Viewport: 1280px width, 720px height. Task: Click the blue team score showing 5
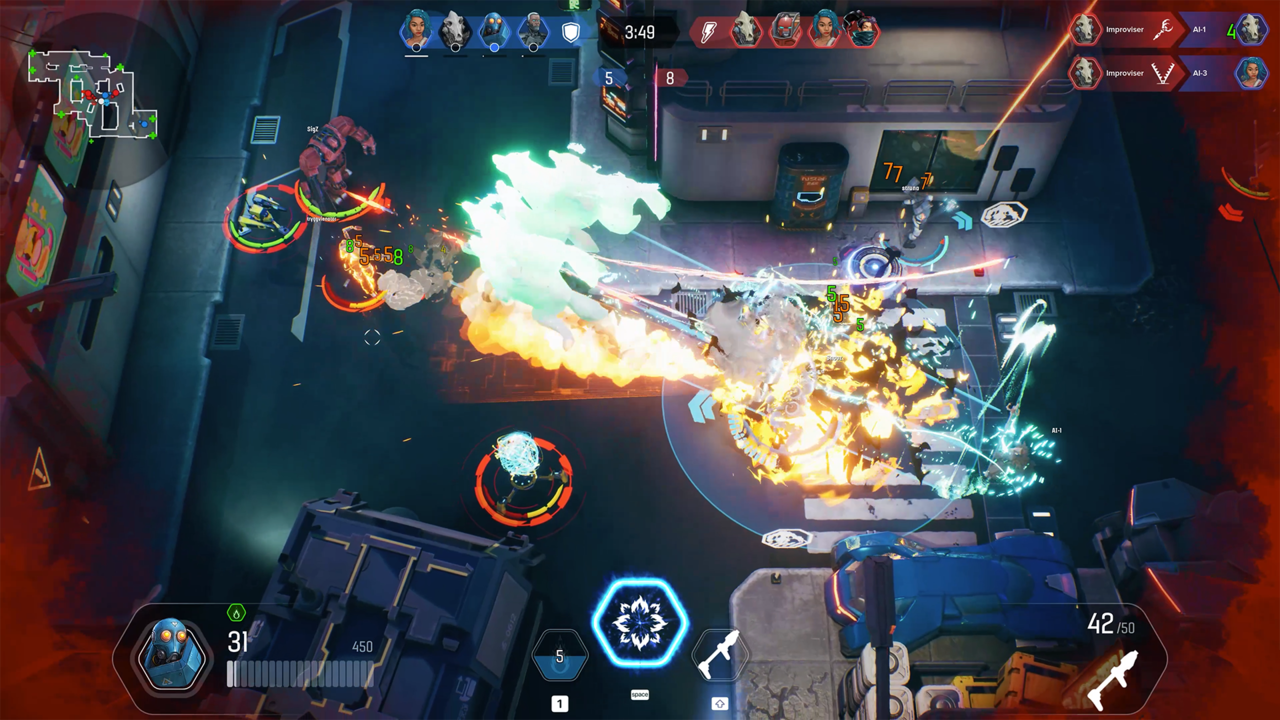[607, 76]
